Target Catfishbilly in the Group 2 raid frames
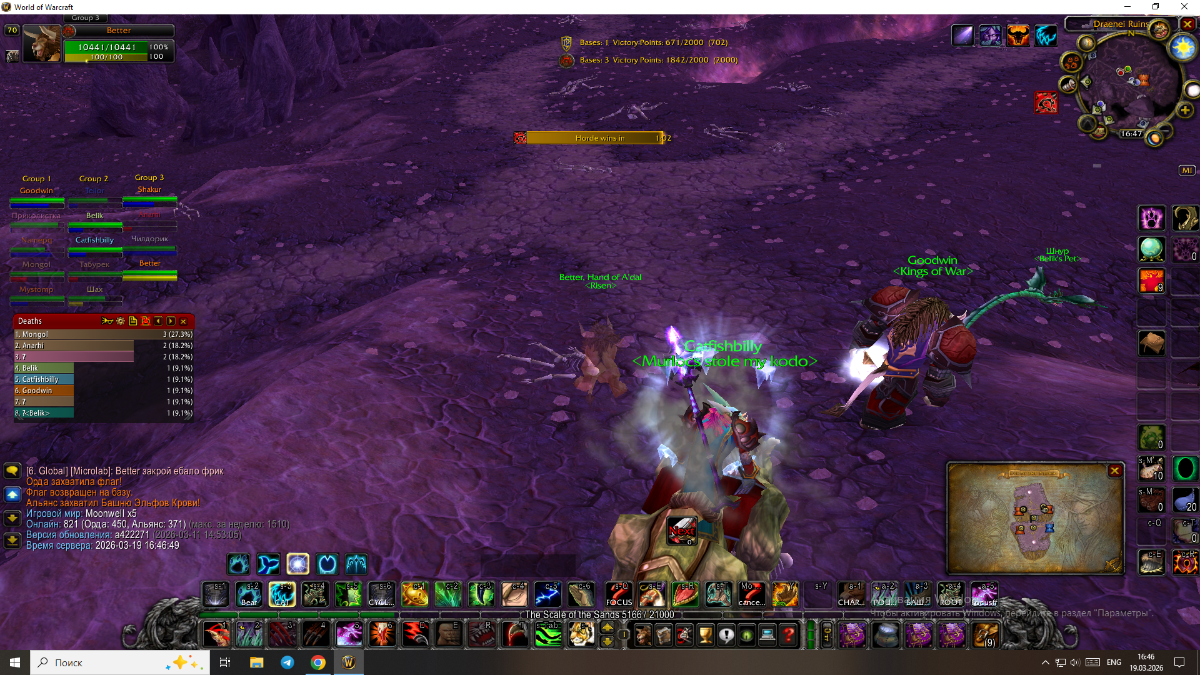This screenshot has height=675, width=1200. pos(94,245)
